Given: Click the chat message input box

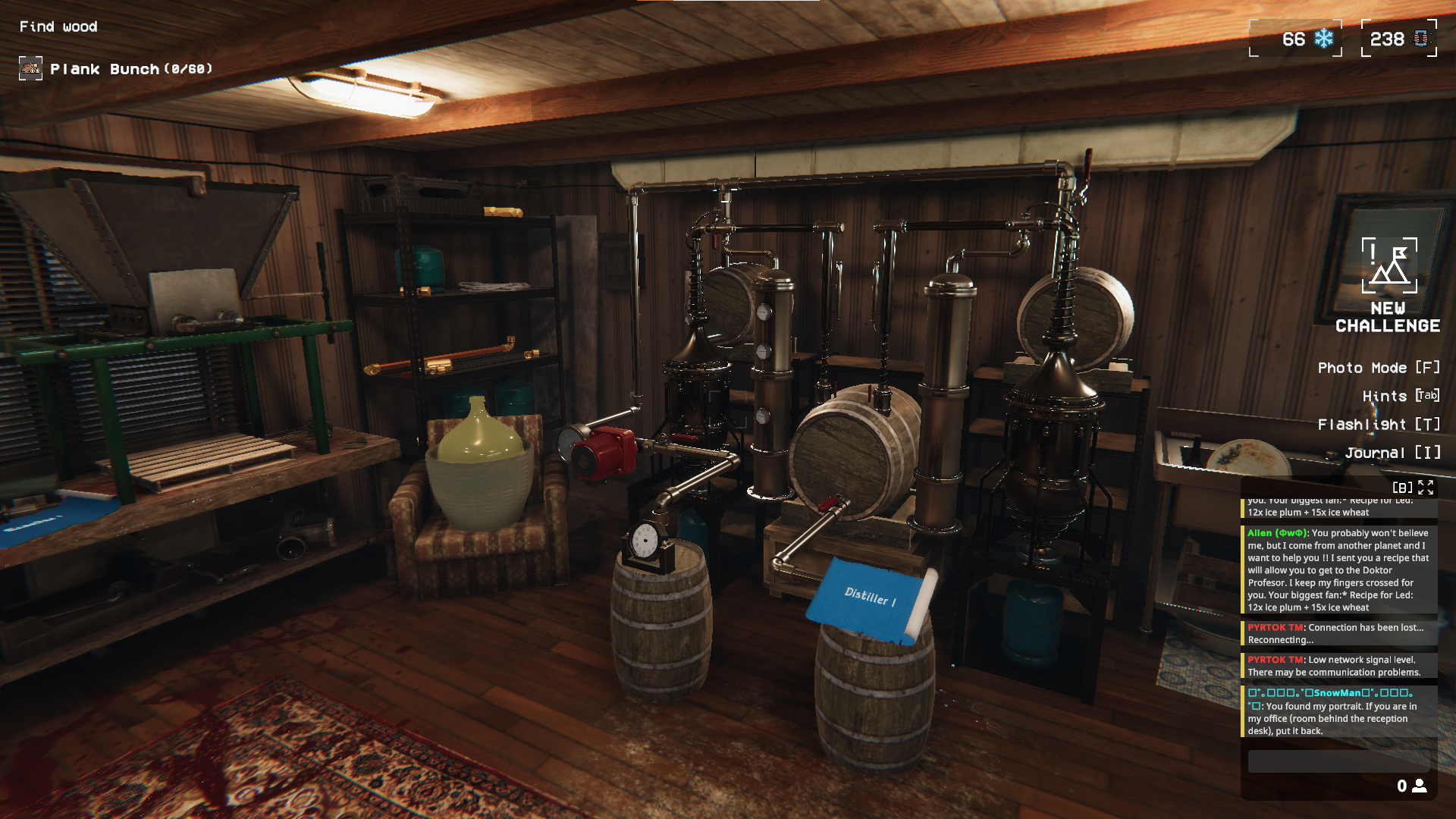Looking at the screenshot, I should (1338, 761).
